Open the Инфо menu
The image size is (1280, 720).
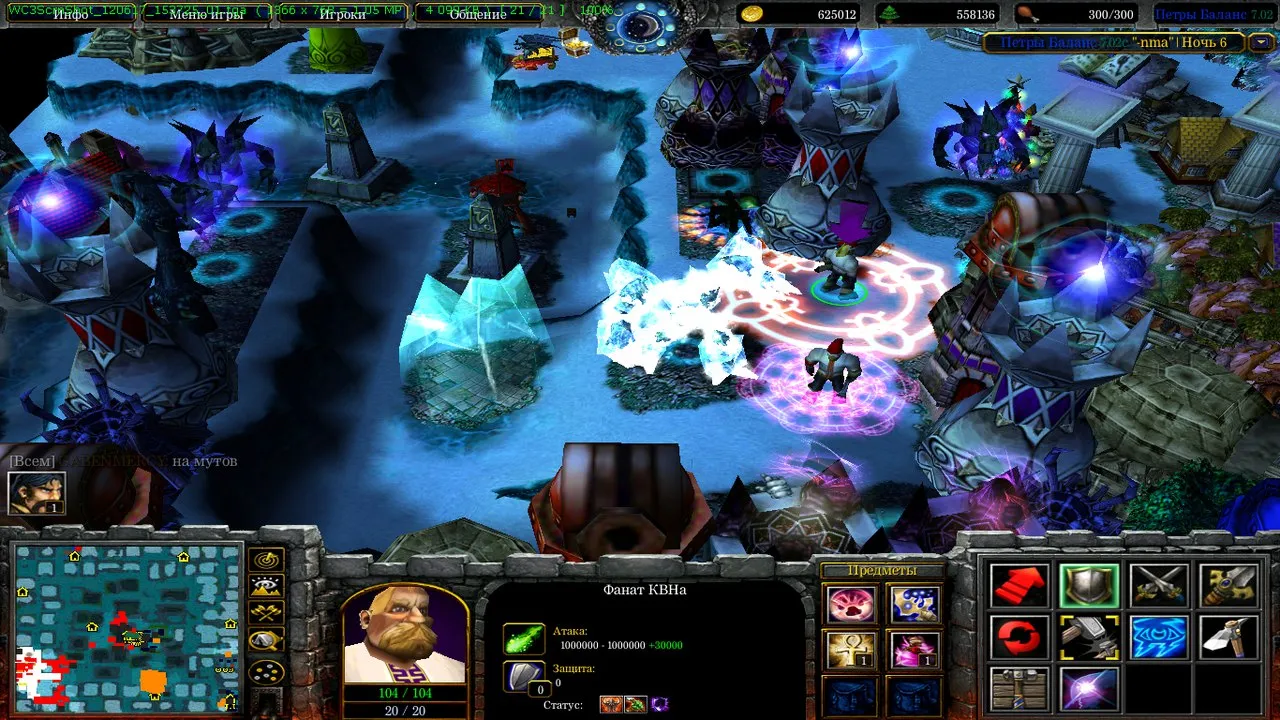(x=70, y=14)
